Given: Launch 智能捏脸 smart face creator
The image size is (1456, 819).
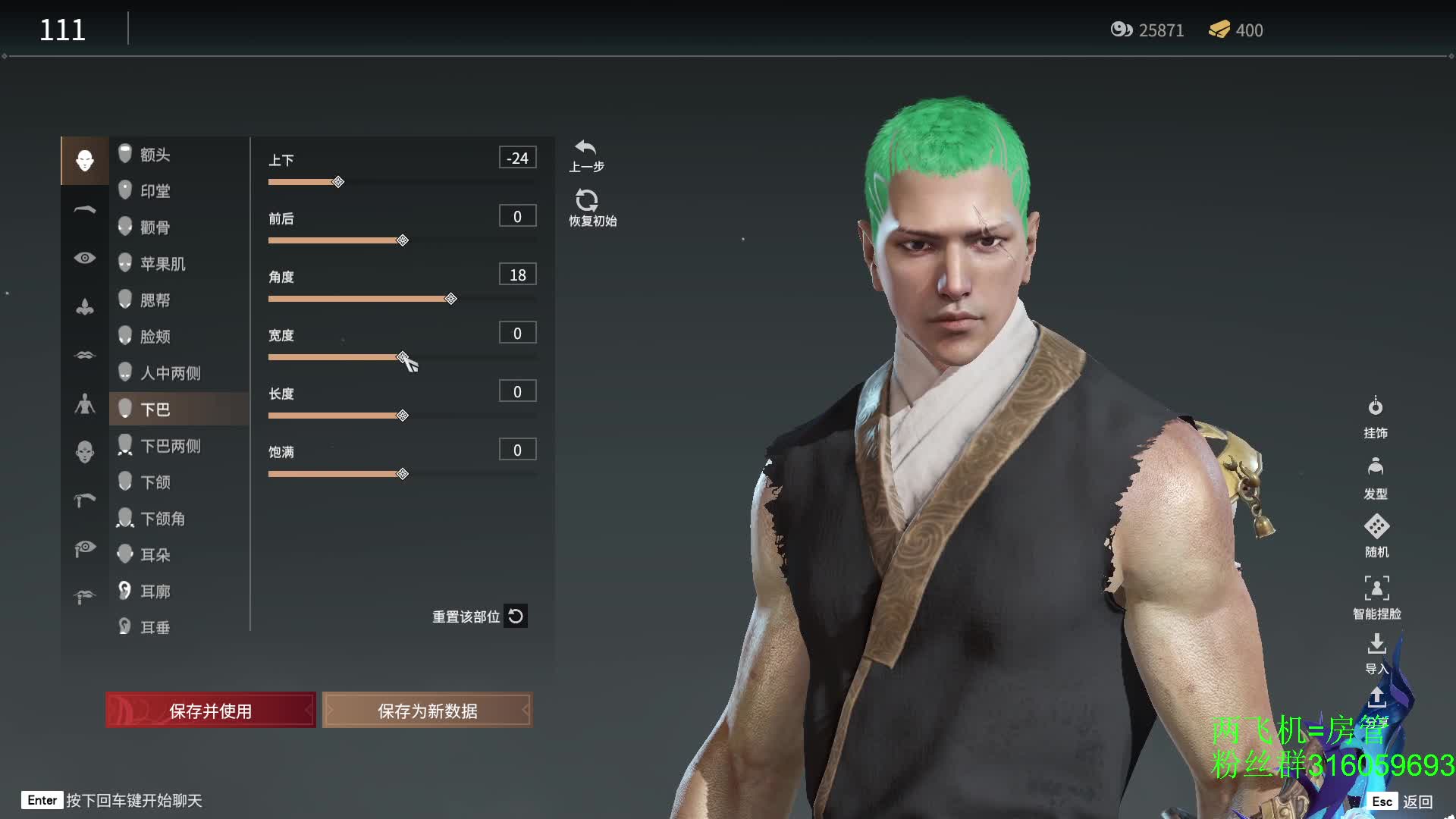Looking at the screenshot, I should [x=1376, y=597].
